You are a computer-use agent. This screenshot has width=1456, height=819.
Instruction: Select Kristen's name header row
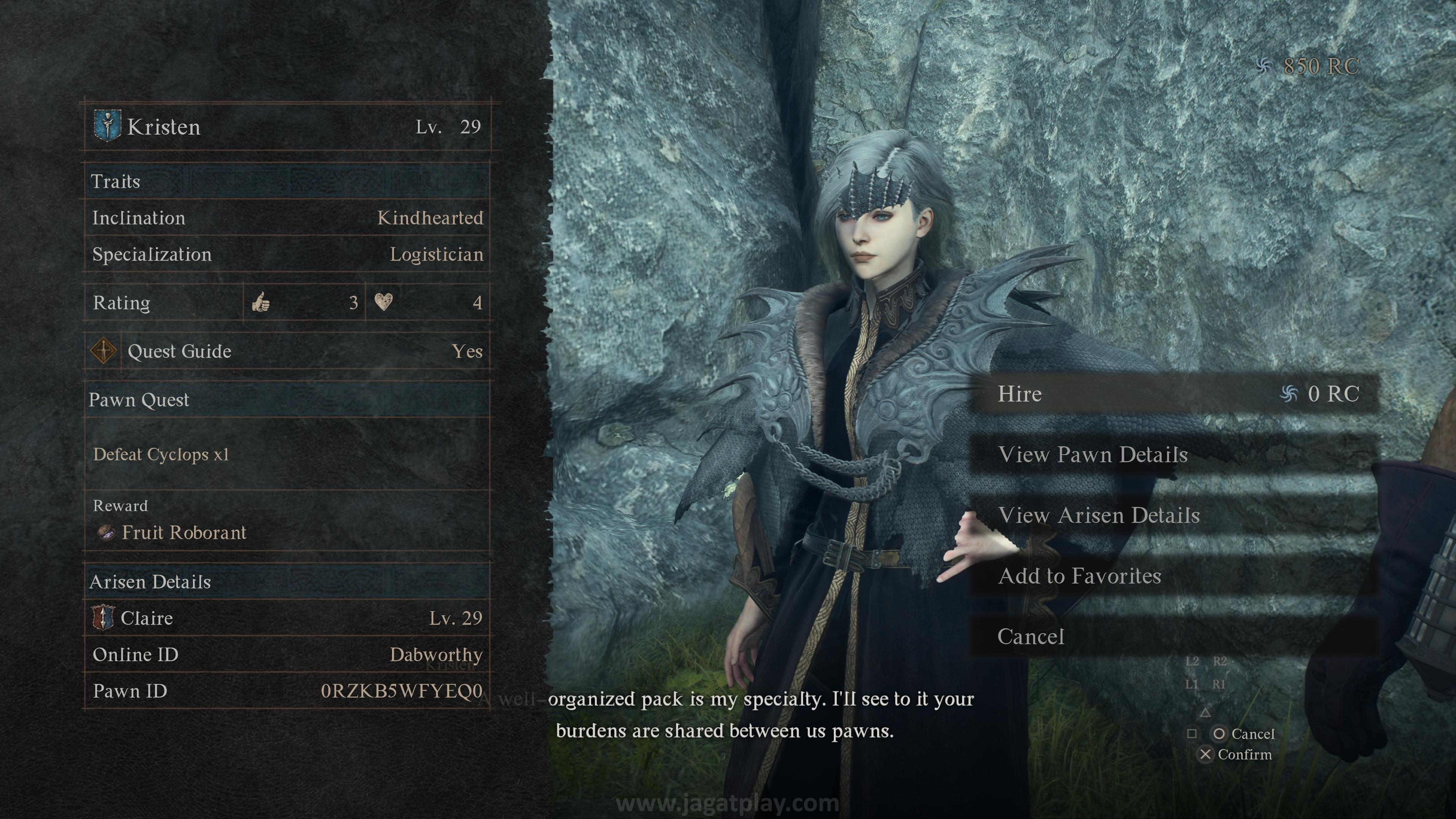point(287,127)
